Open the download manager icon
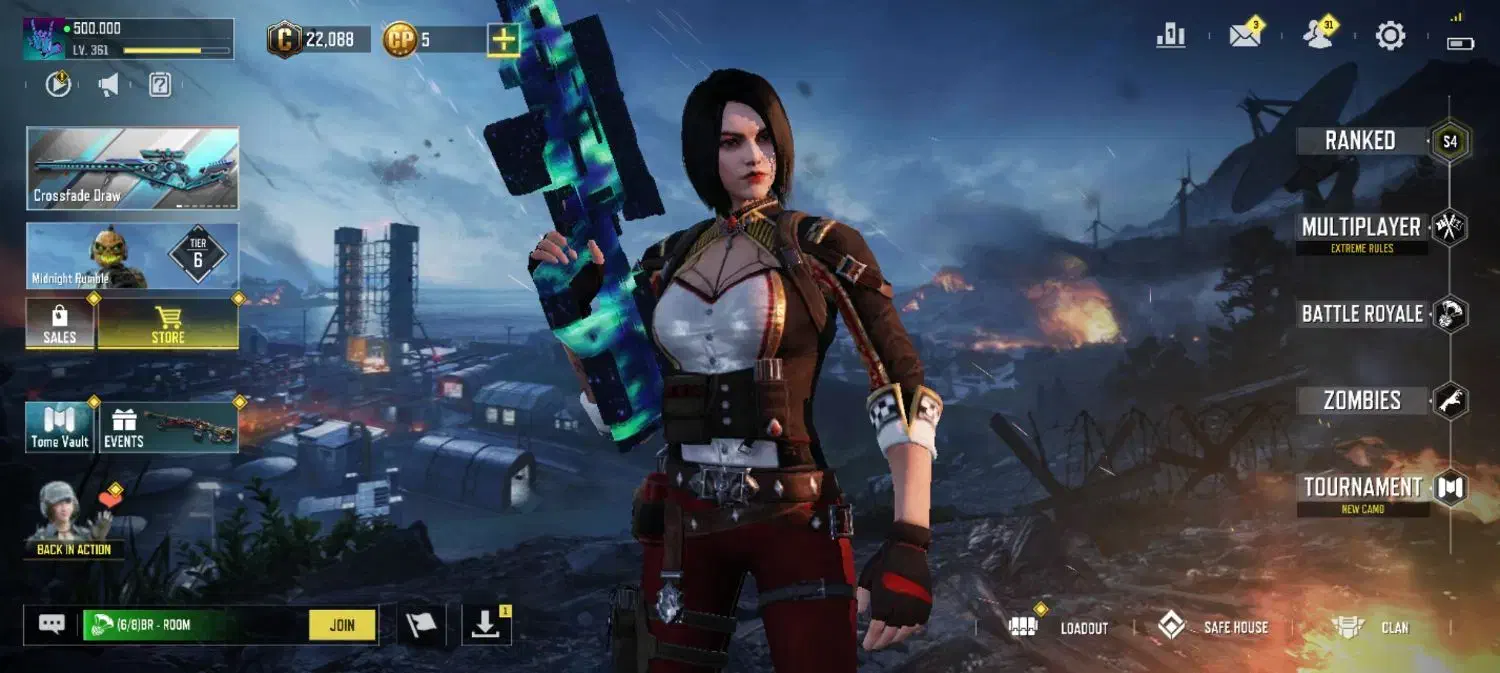Screen dimensions: 1500x673 [x=485, y=625]
